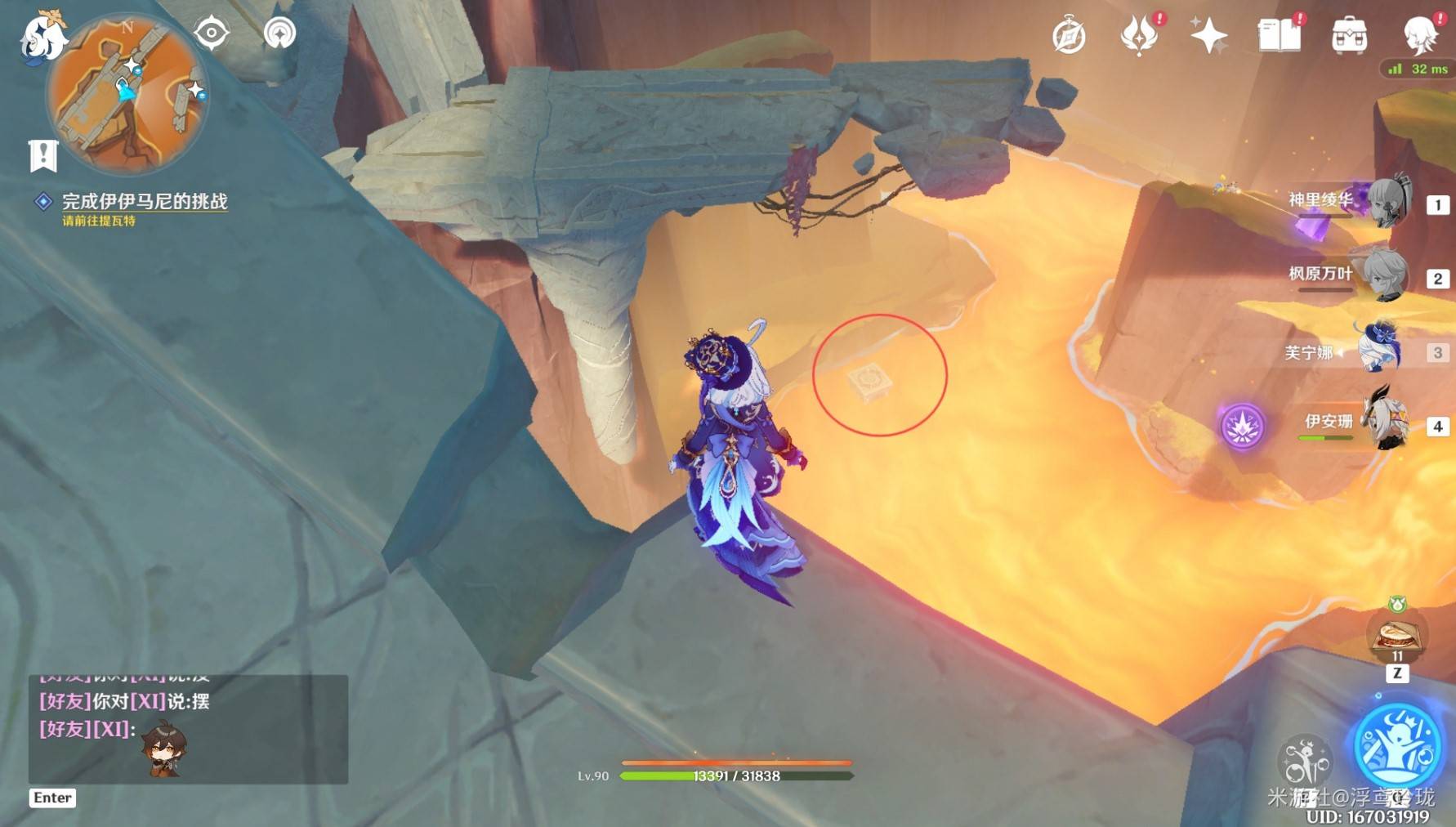This screenshot has height=827, width=1456.
Task: Open the events overview icon
Action: coord(1139,35)
